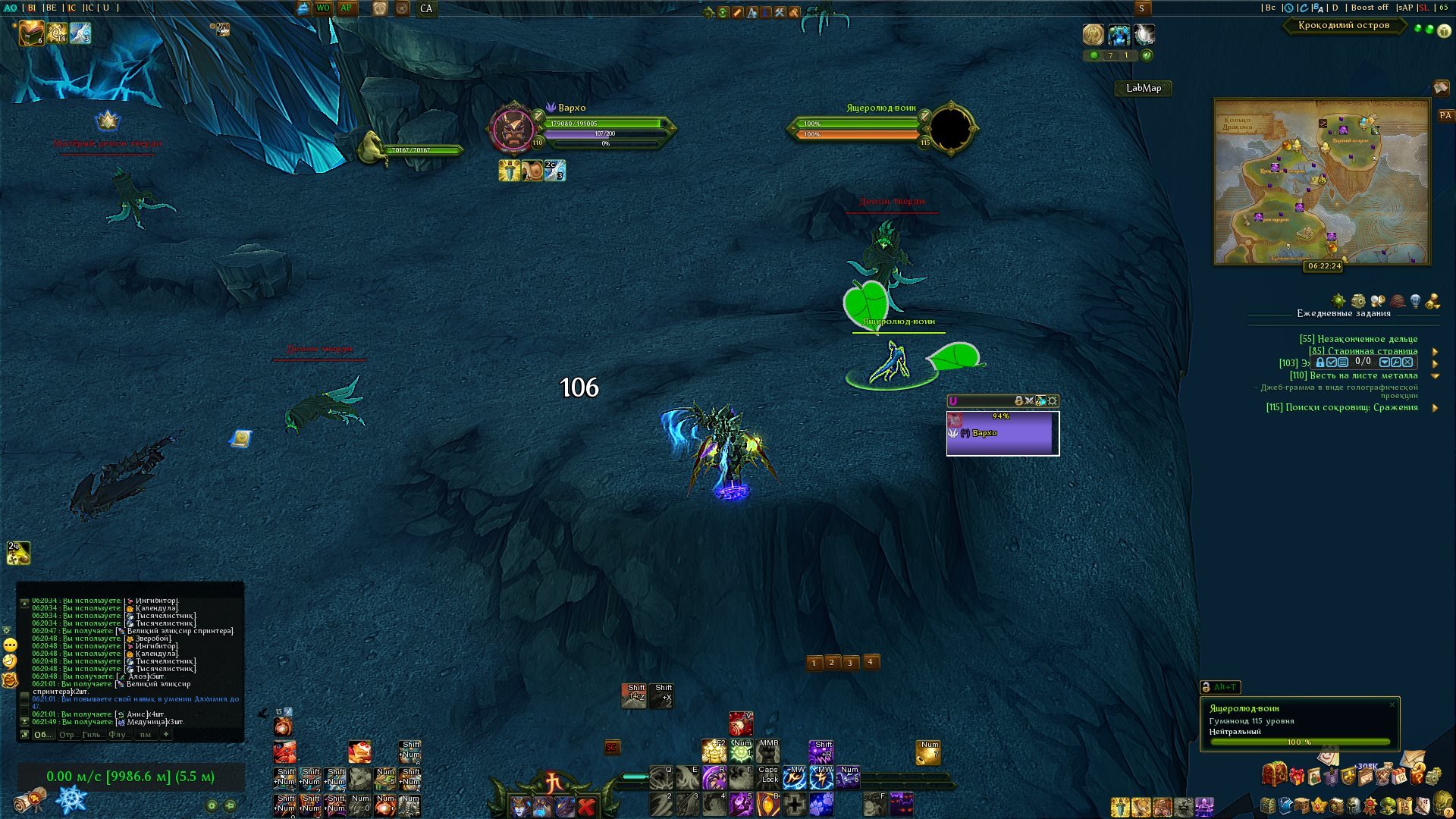Image resolution: width=1456 pixels, height=819 pixels.
Task: Click the Boost off toggle
Action: tap(1369, 8)
